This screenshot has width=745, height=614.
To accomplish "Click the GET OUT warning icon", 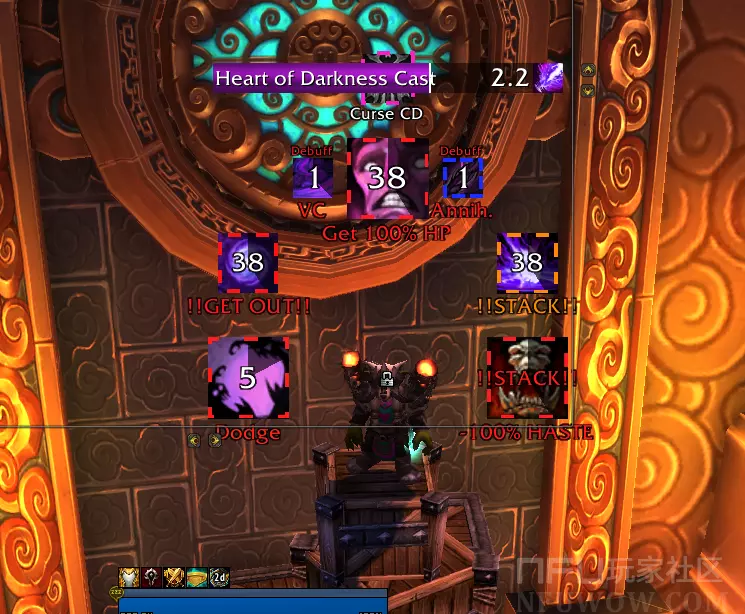I will (247, 263).
